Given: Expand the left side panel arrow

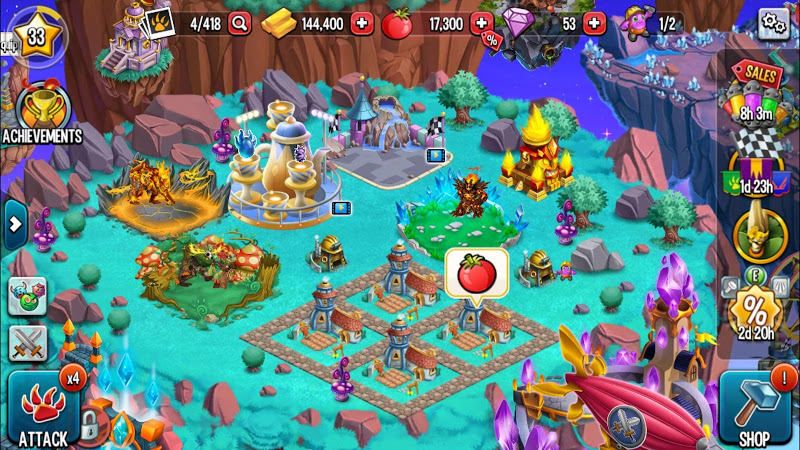Looking at the screenshot, I should click(14, 224).
